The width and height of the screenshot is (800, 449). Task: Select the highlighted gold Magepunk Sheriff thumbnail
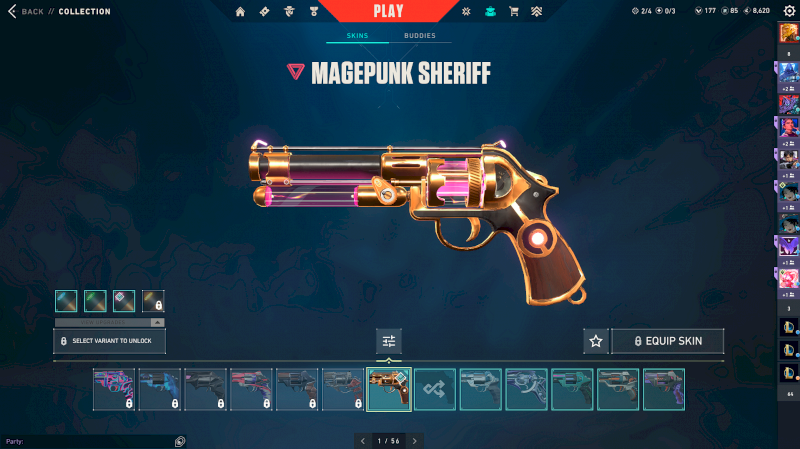[389, 389]
